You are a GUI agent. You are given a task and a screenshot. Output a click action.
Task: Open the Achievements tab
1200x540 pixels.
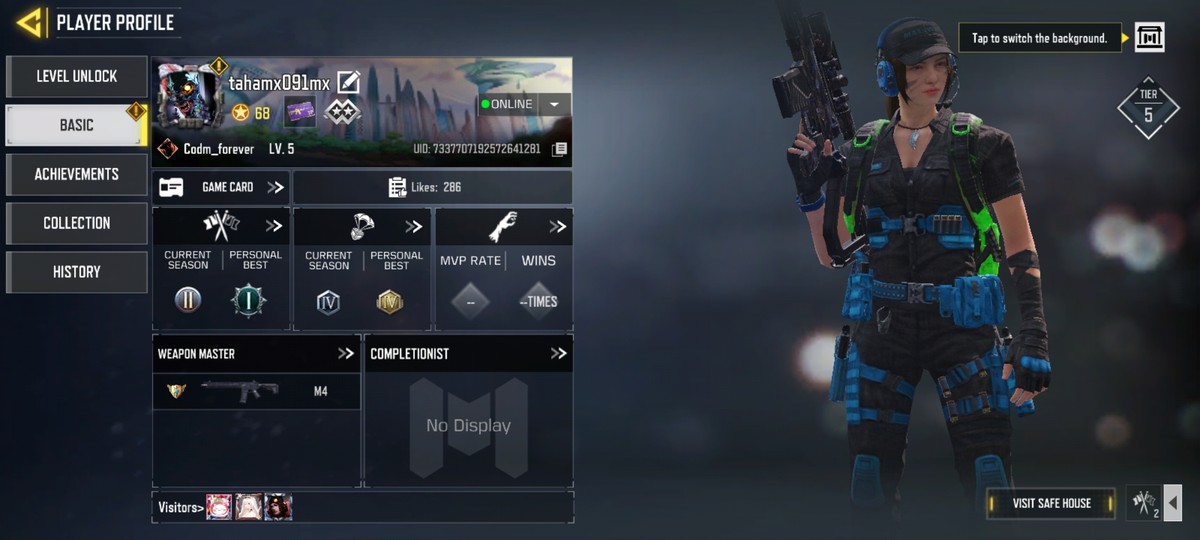[x=77, y=174]
